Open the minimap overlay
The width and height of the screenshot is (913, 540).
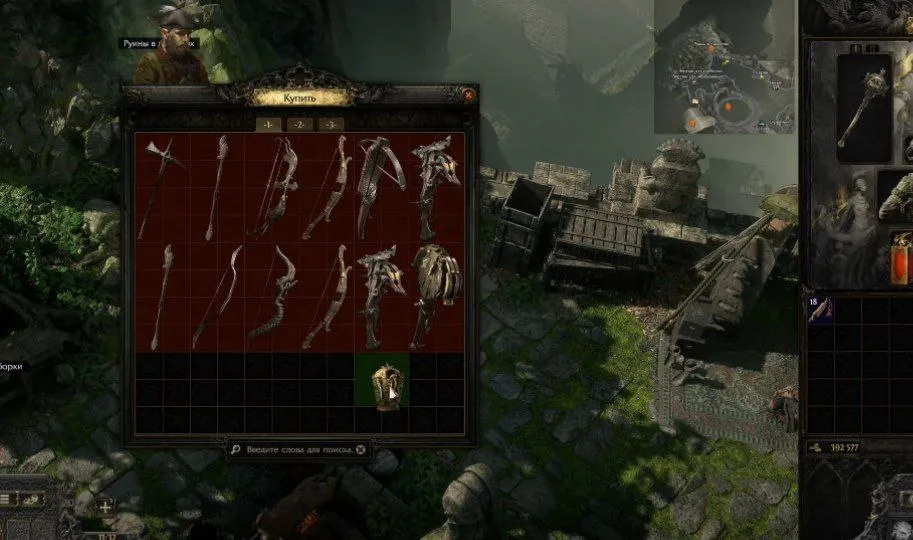pos(725,66)
